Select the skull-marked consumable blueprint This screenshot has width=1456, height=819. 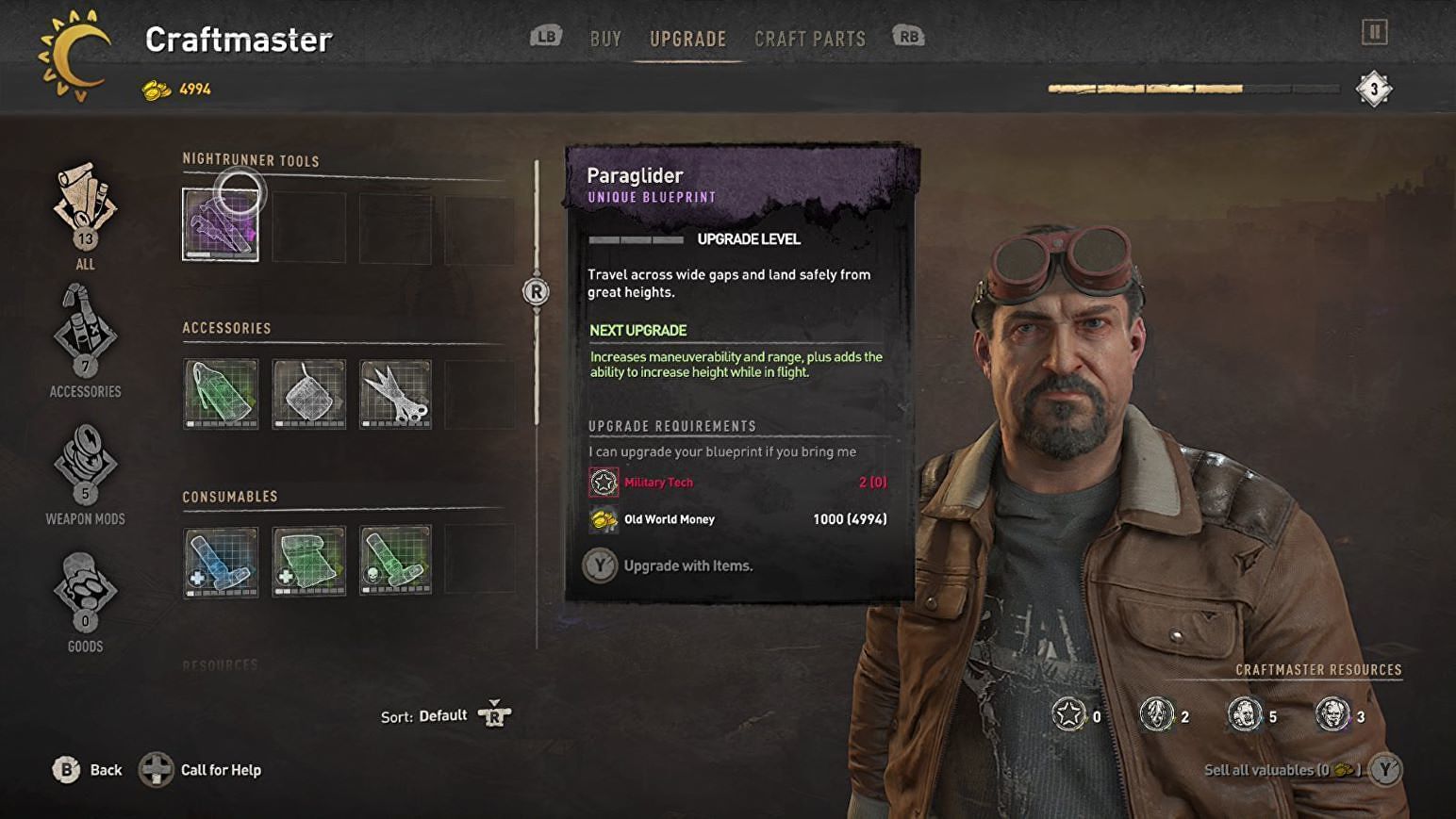[396, 561]
